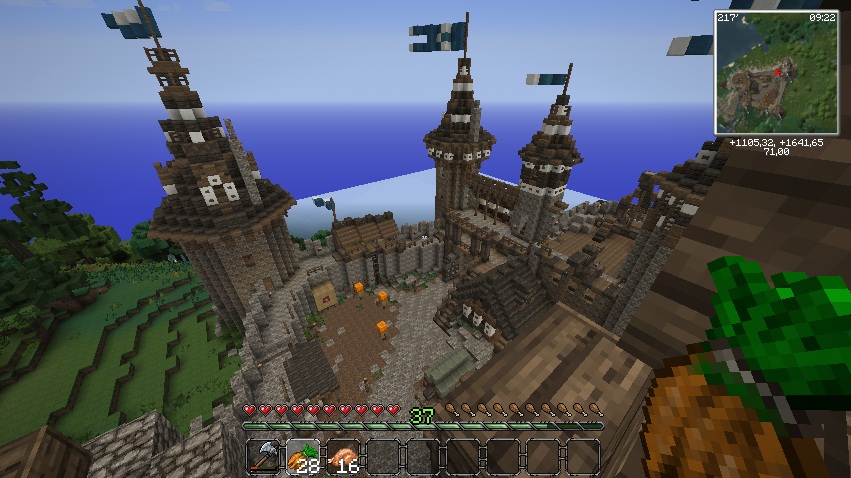Choose the cooked chicken stack of 16
Viewport: 851px width, 478px height.
point(343,456)
